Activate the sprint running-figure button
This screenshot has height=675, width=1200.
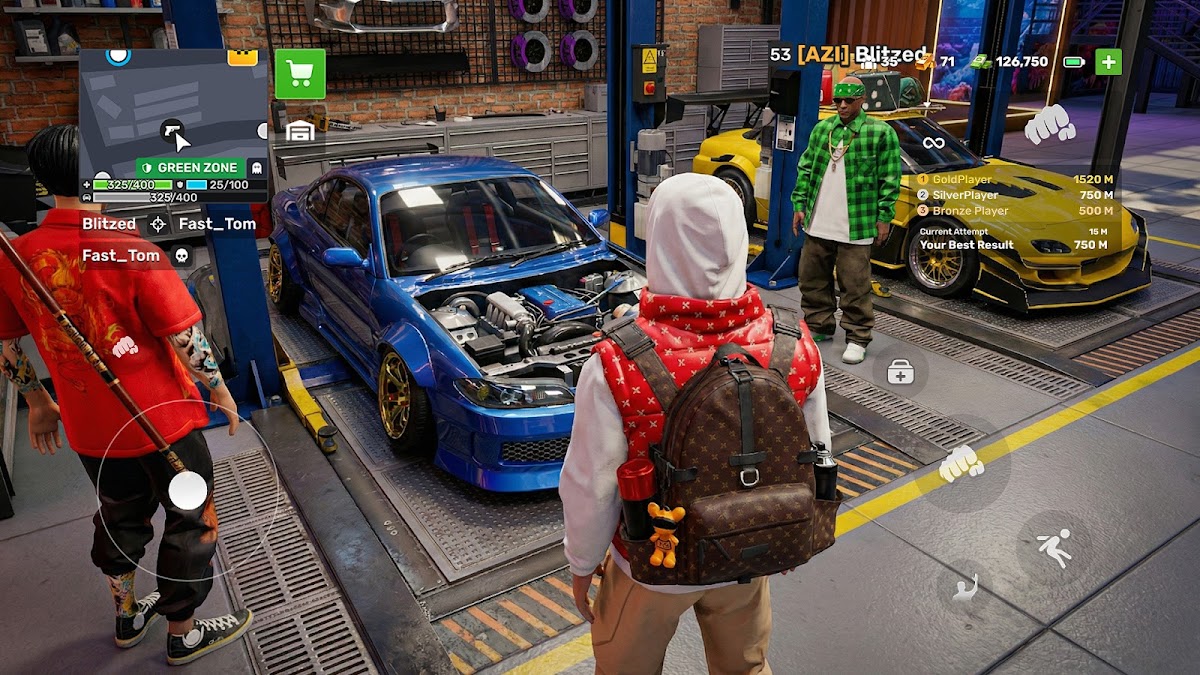coord(1053,547)
